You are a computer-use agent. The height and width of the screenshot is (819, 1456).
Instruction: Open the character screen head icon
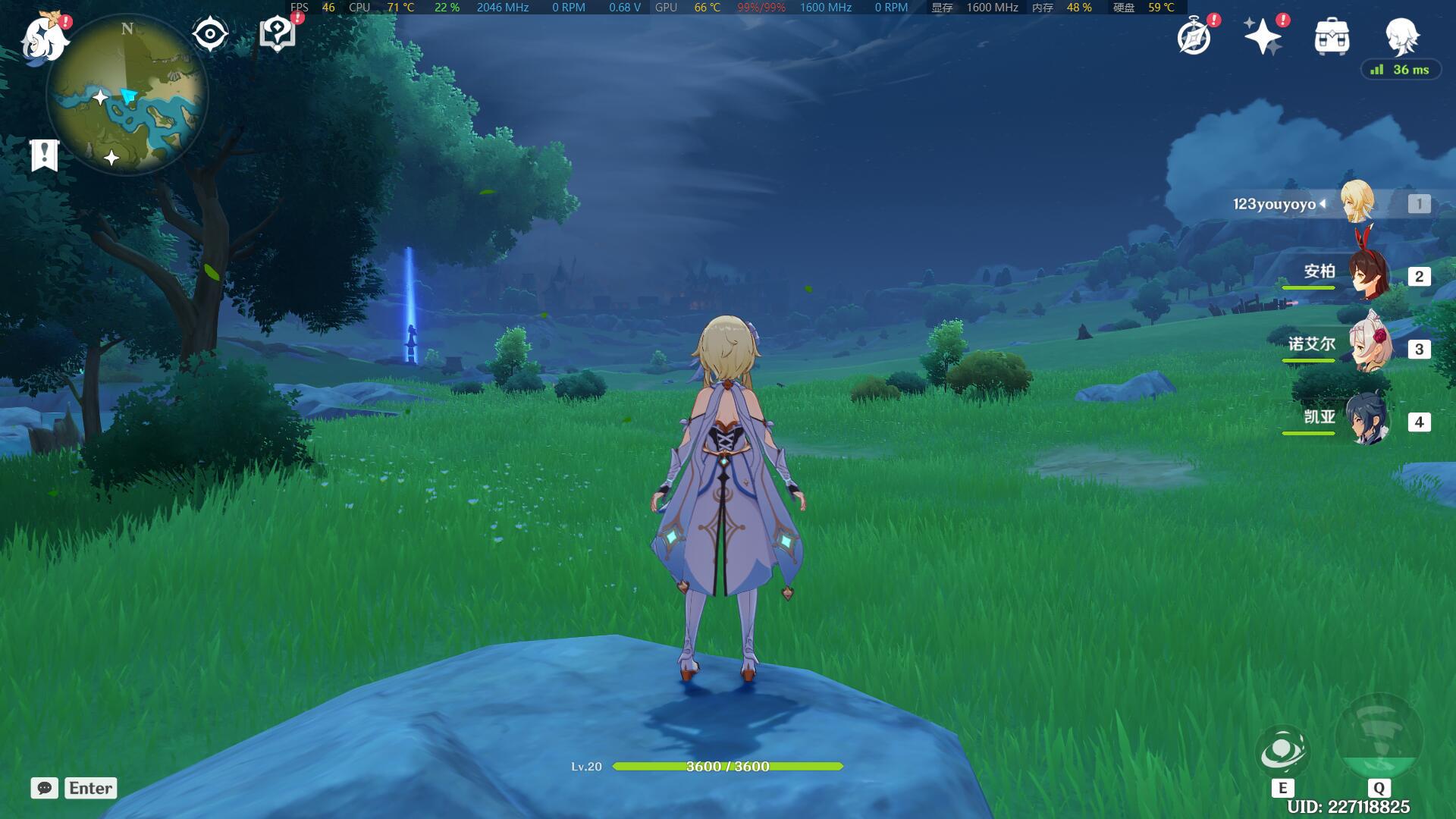[x=1401, y=36]
